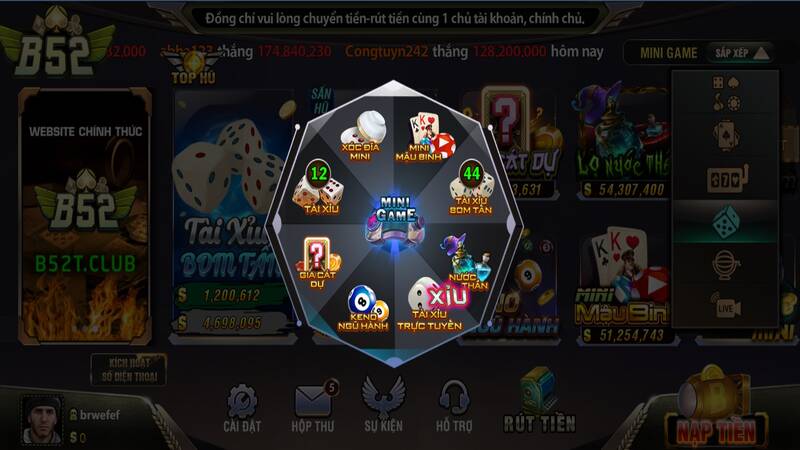Open Cài Đặt settings

[x=242, y=409]
